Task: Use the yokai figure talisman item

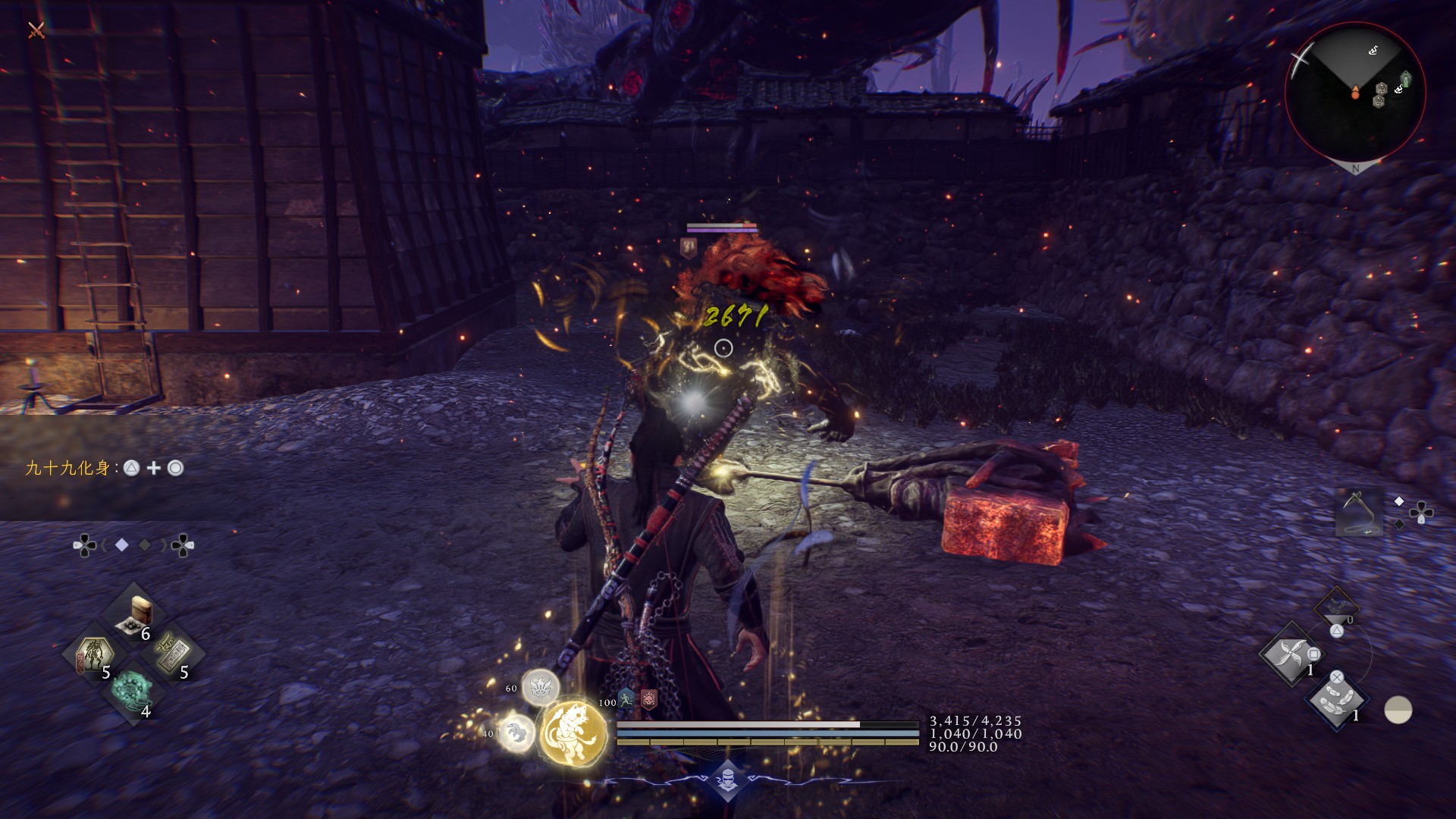Action: coord(93,654)
